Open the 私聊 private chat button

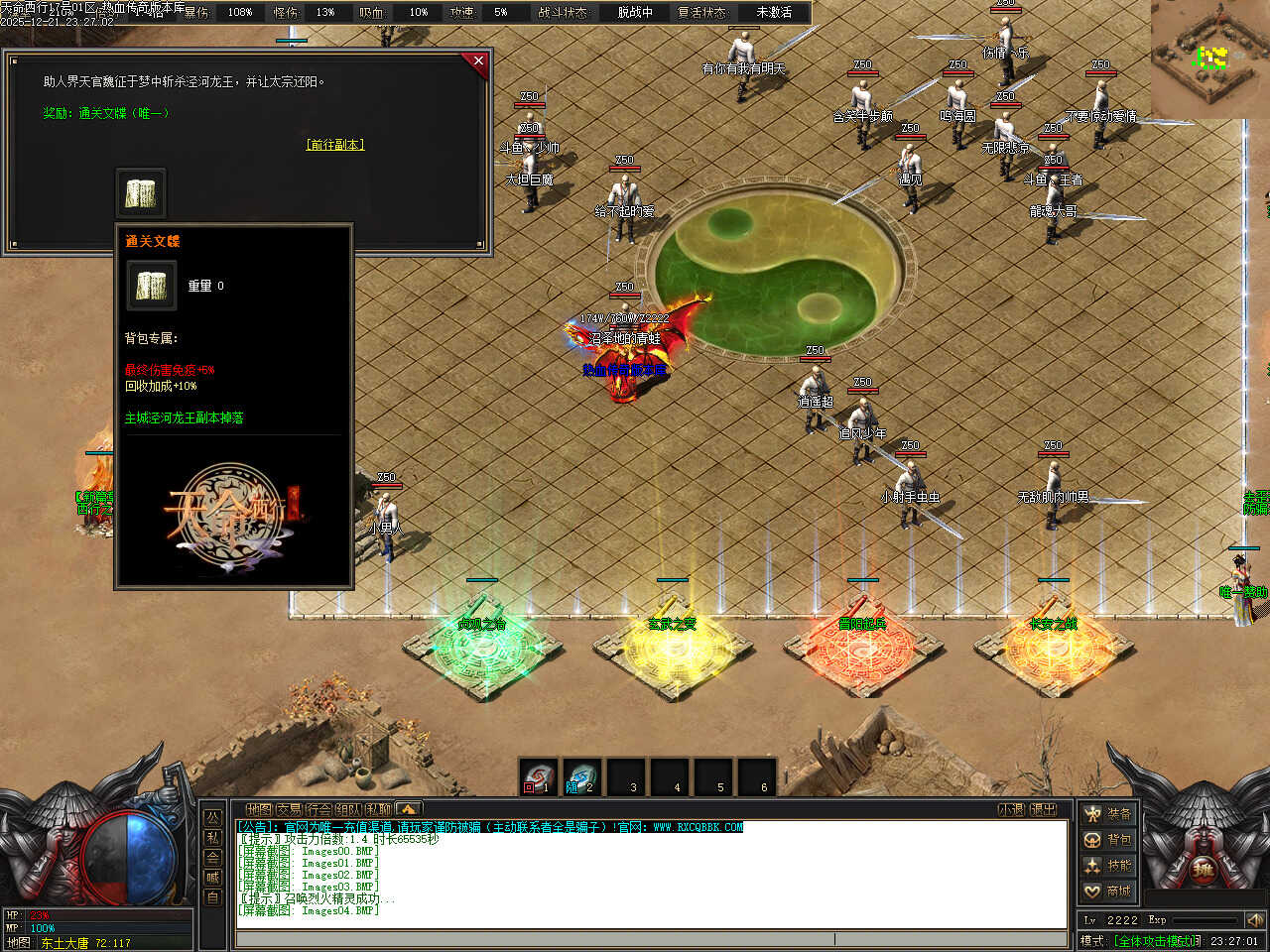[378, 809]
